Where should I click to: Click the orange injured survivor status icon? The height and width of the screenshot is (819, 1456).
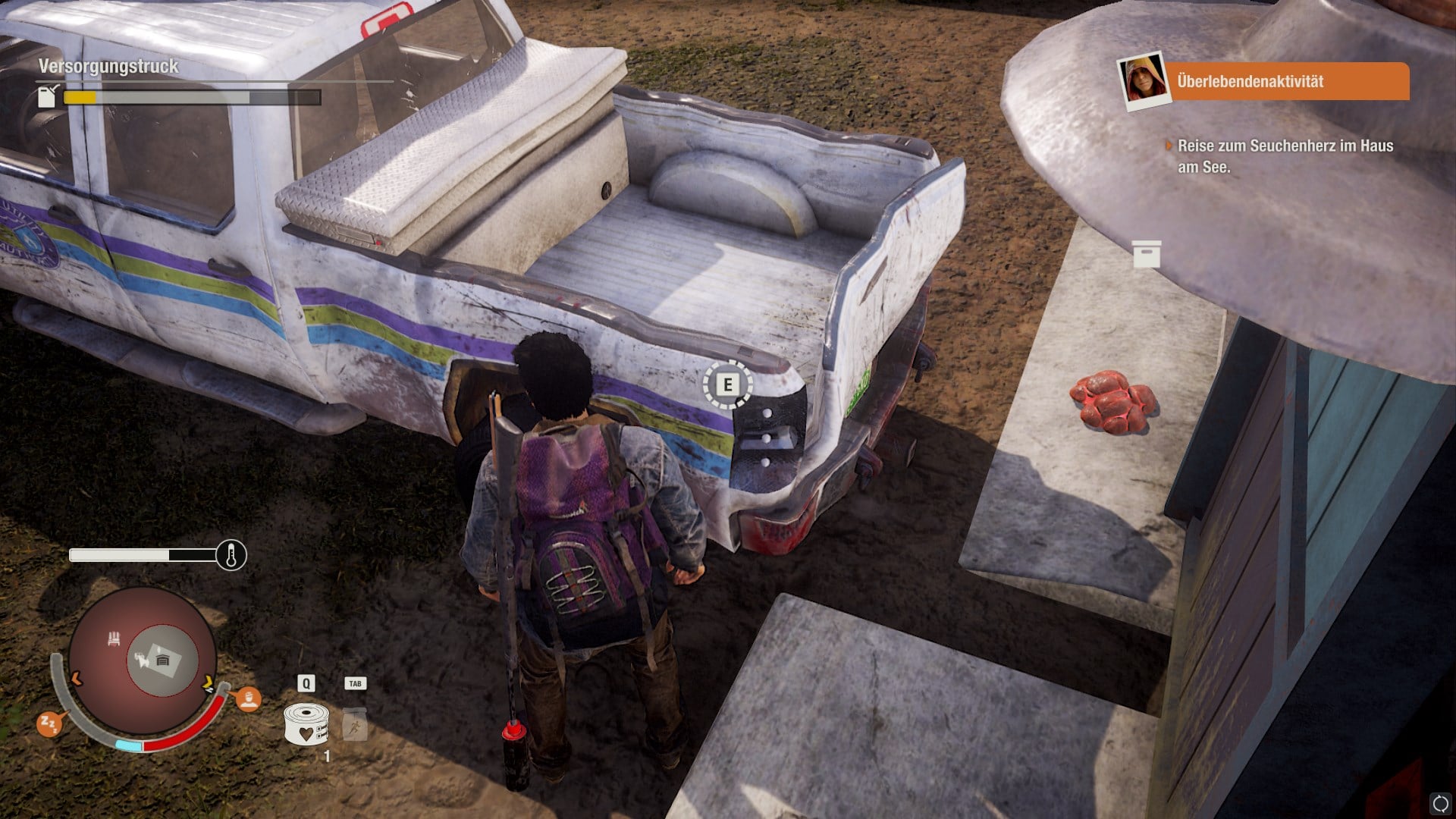point(248,698)
